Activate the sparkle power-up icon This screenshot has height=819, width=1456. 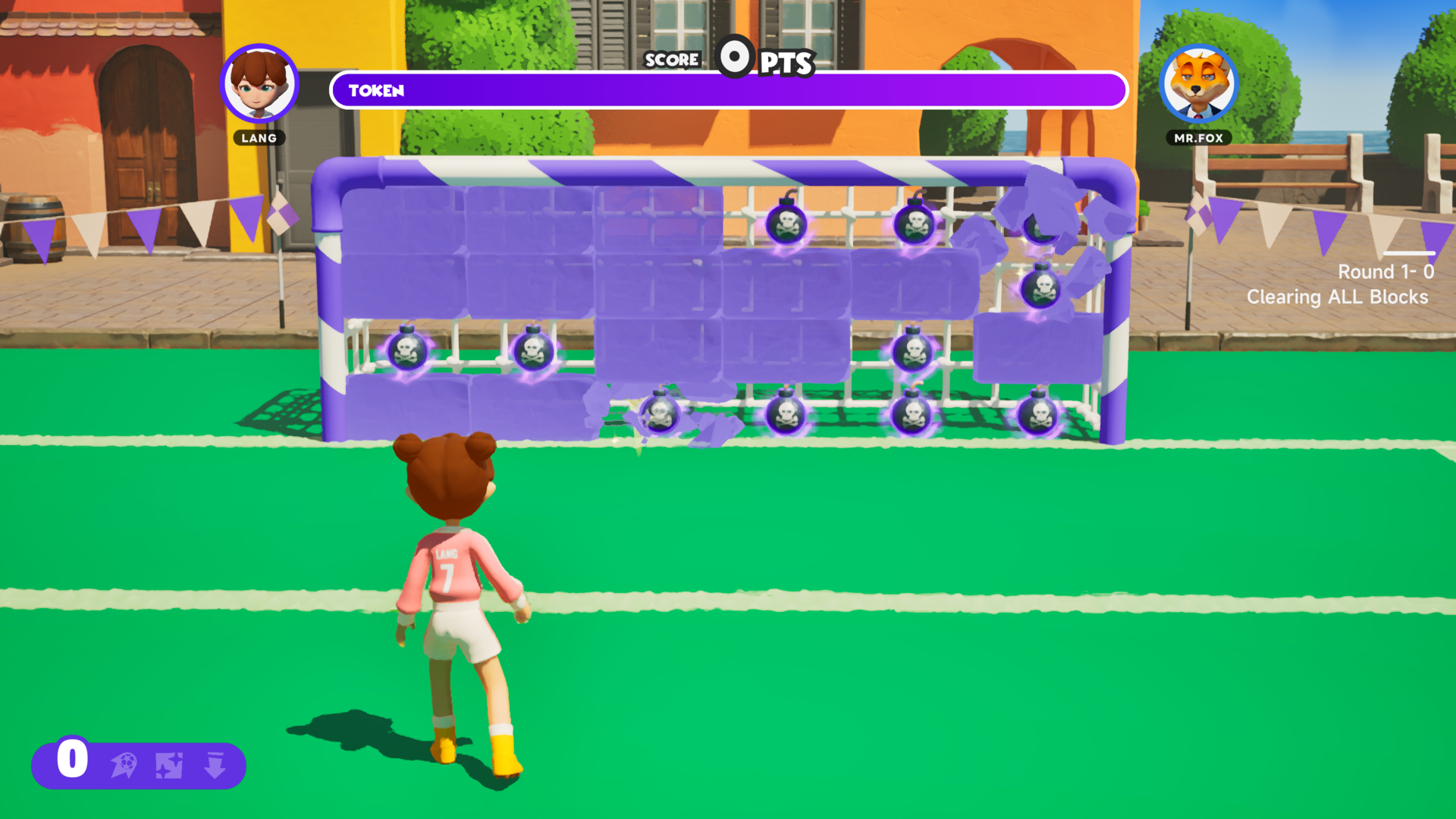(x=171, y=767)
